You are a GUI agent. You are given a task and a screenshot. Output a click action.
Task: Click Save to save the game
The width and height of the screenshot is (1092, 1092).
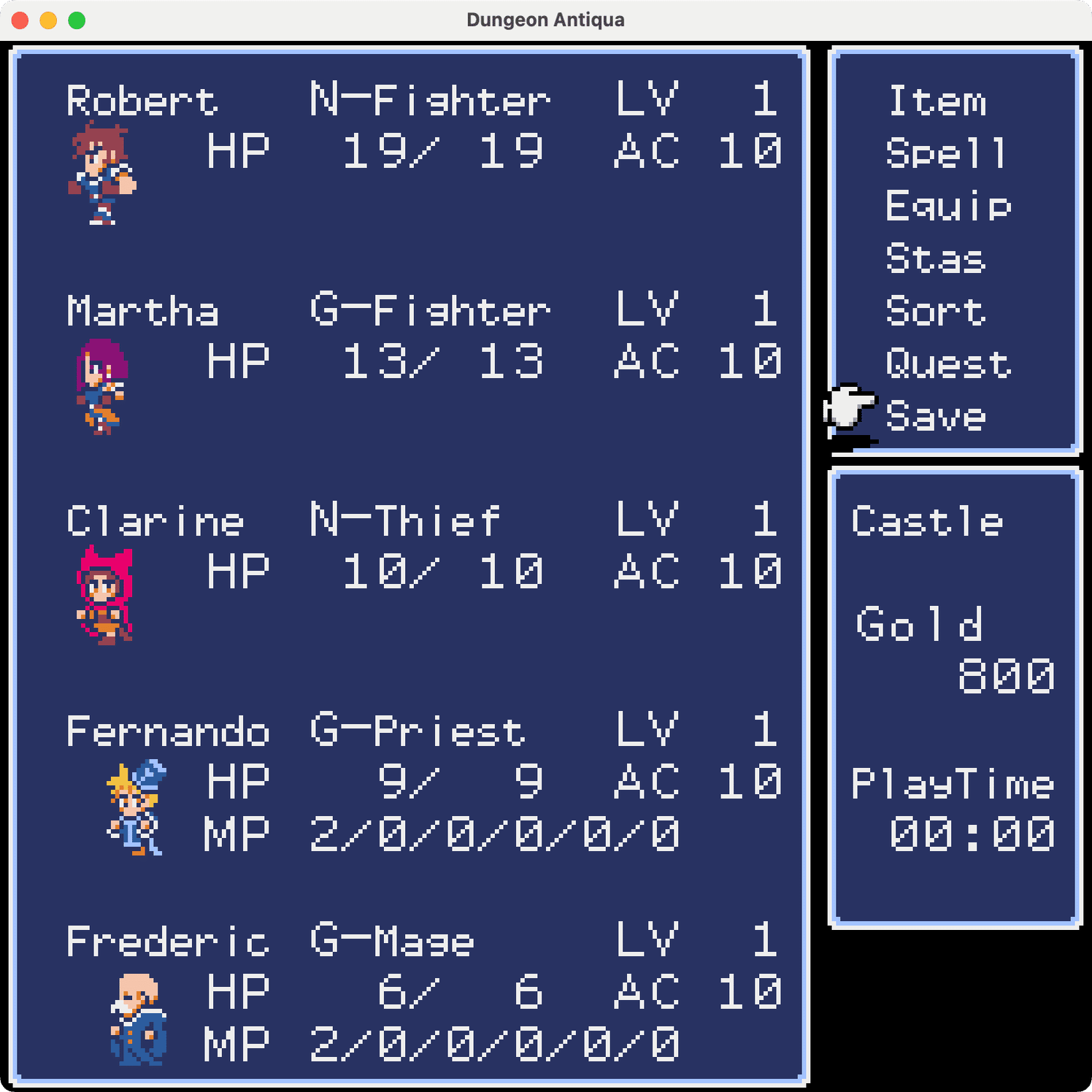[934, 416]
